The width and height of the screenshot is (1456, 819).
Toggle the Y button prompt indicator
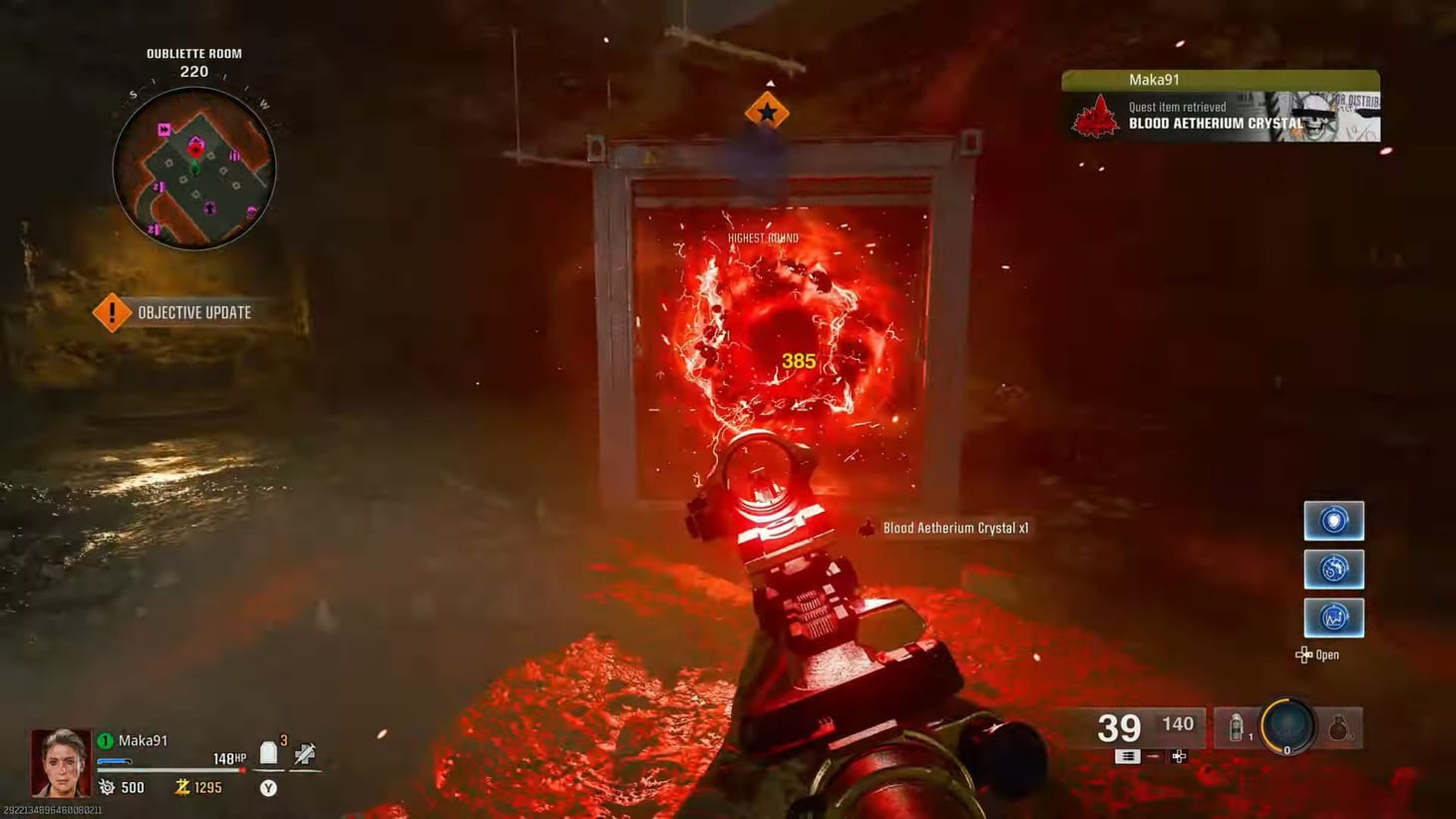coord(267,787)
